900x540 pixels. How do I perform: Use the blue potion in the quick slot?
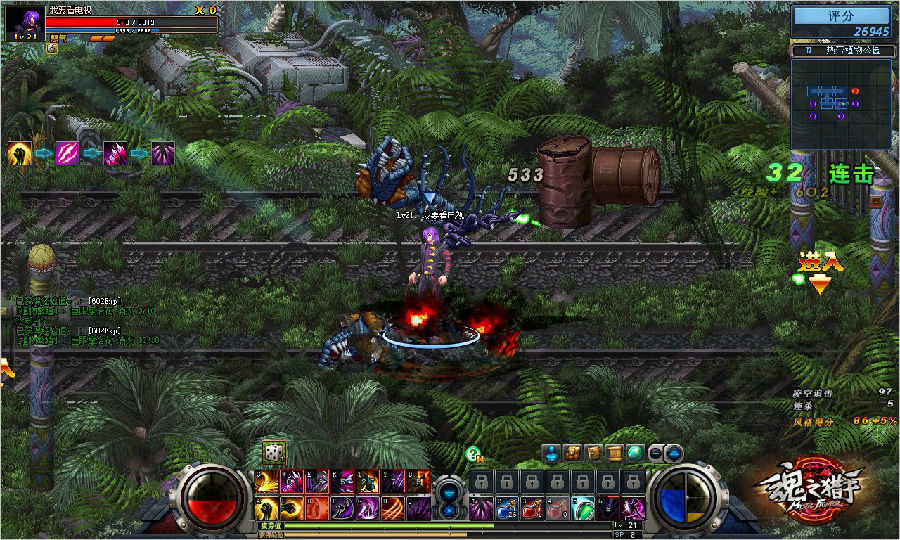(507, 507)
